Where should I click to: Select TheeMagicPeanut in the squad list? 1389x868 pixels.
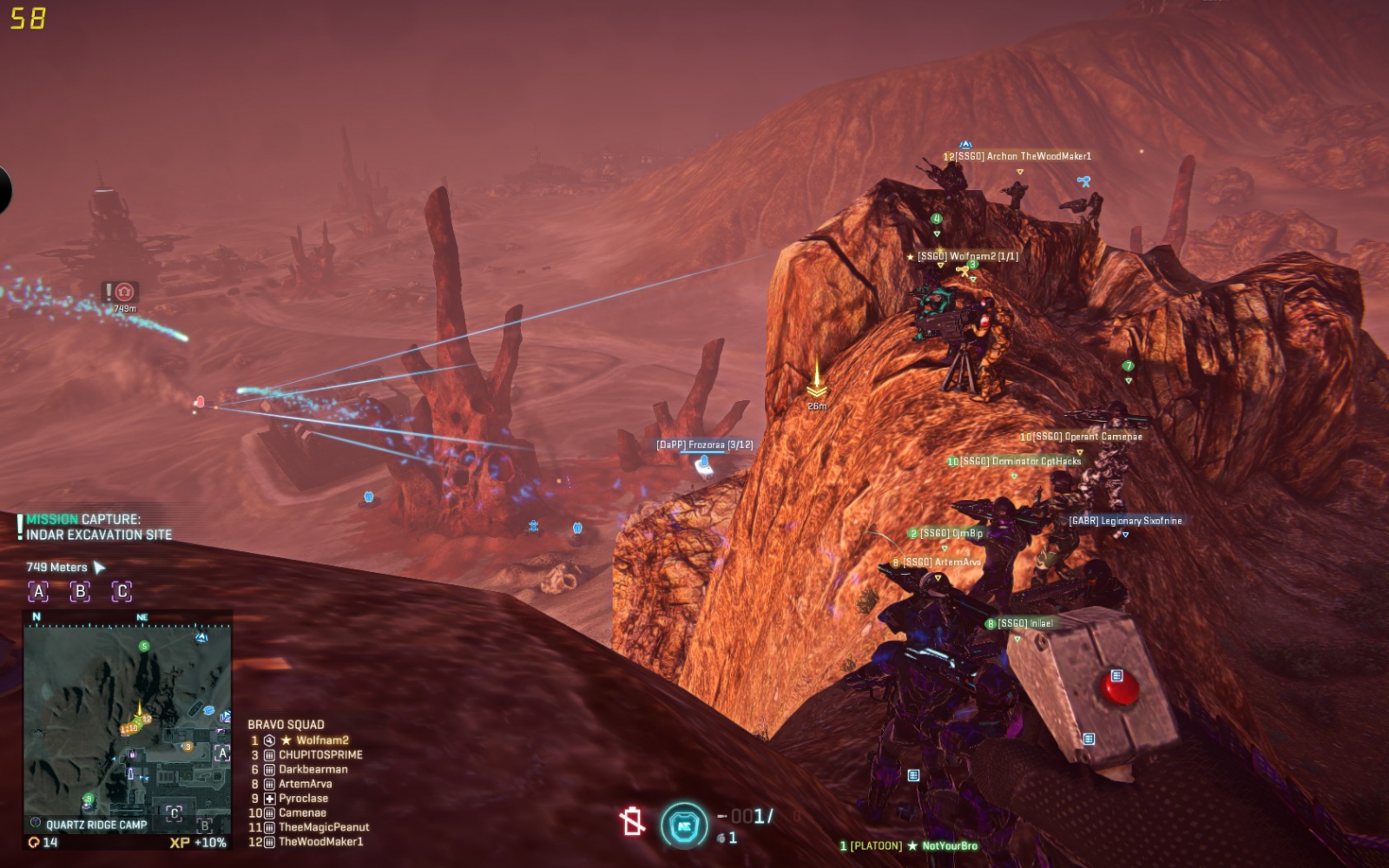point(323,827)
